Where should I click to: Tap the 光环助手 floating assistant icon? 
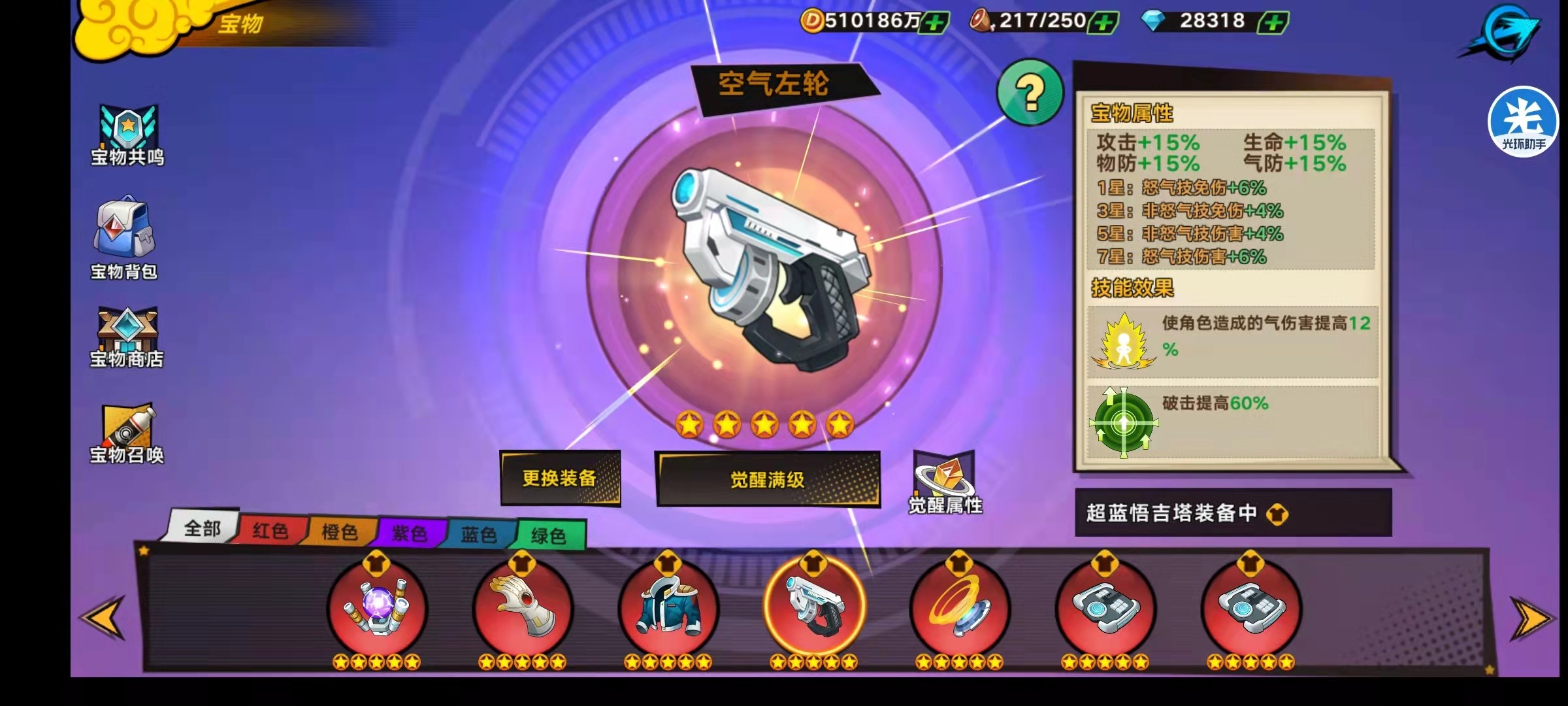pyautogui.click(x=1522, y=121)
